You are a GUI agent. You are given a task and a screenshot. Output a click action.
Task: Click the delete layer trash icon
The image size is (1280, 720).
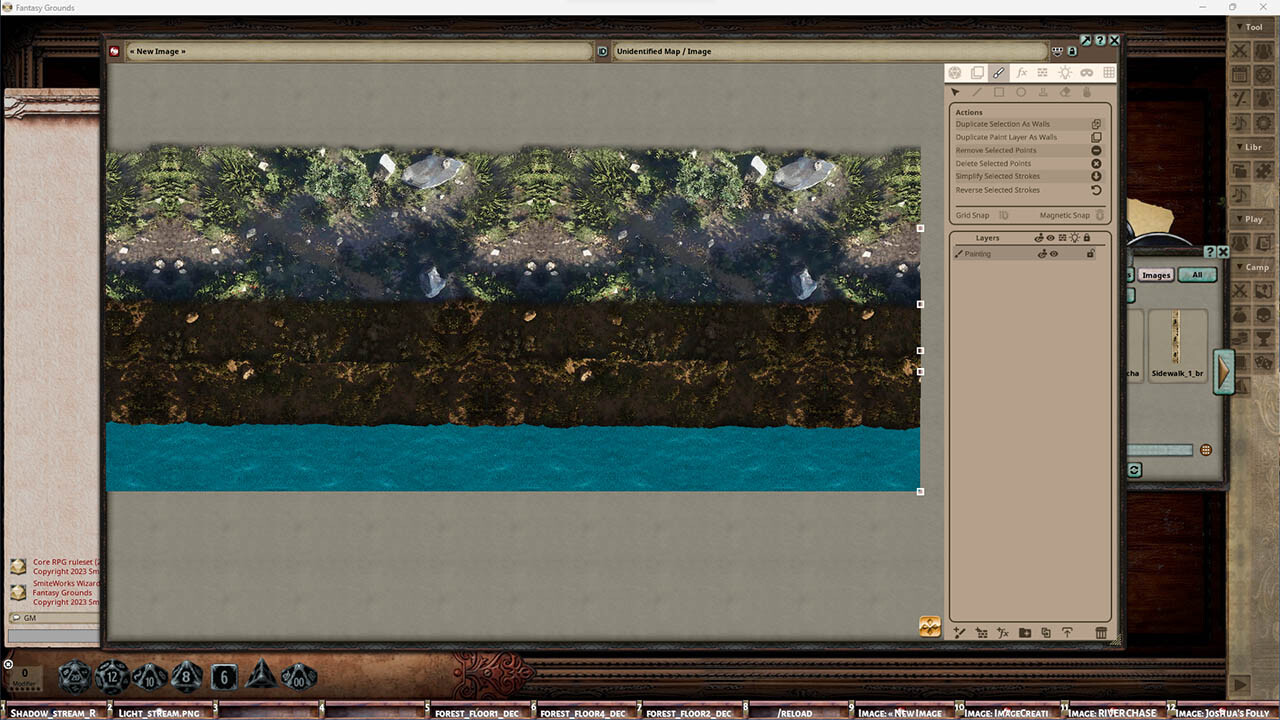tap(1100, 632)
